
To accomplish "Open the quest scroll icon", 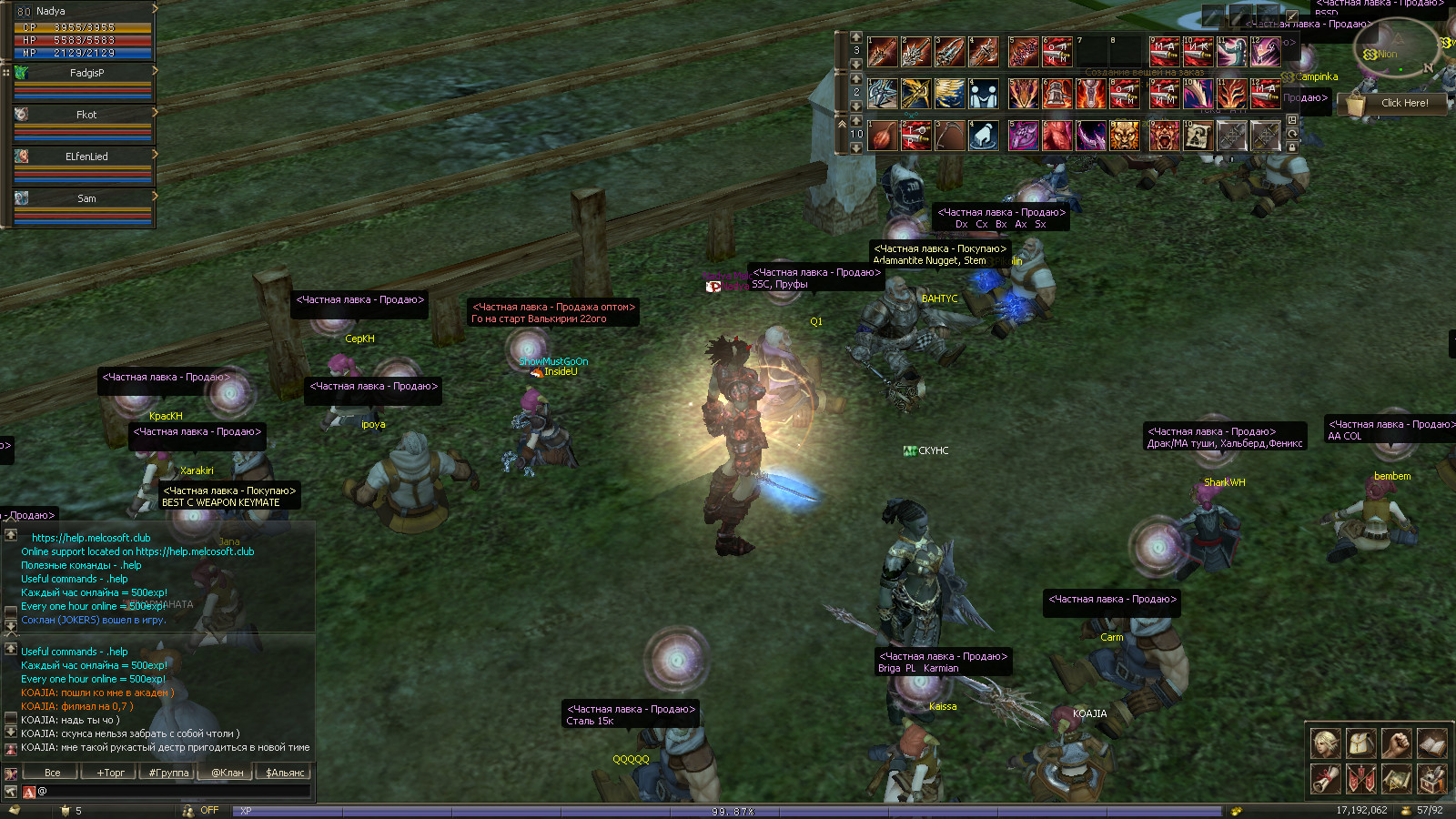I will click(1325, 779).
